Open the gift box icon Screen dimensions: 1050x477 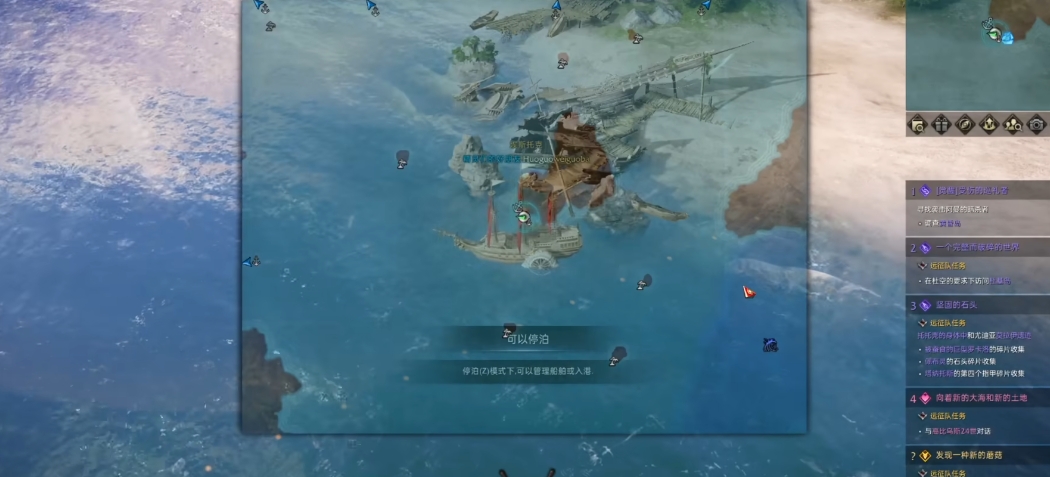941,125
